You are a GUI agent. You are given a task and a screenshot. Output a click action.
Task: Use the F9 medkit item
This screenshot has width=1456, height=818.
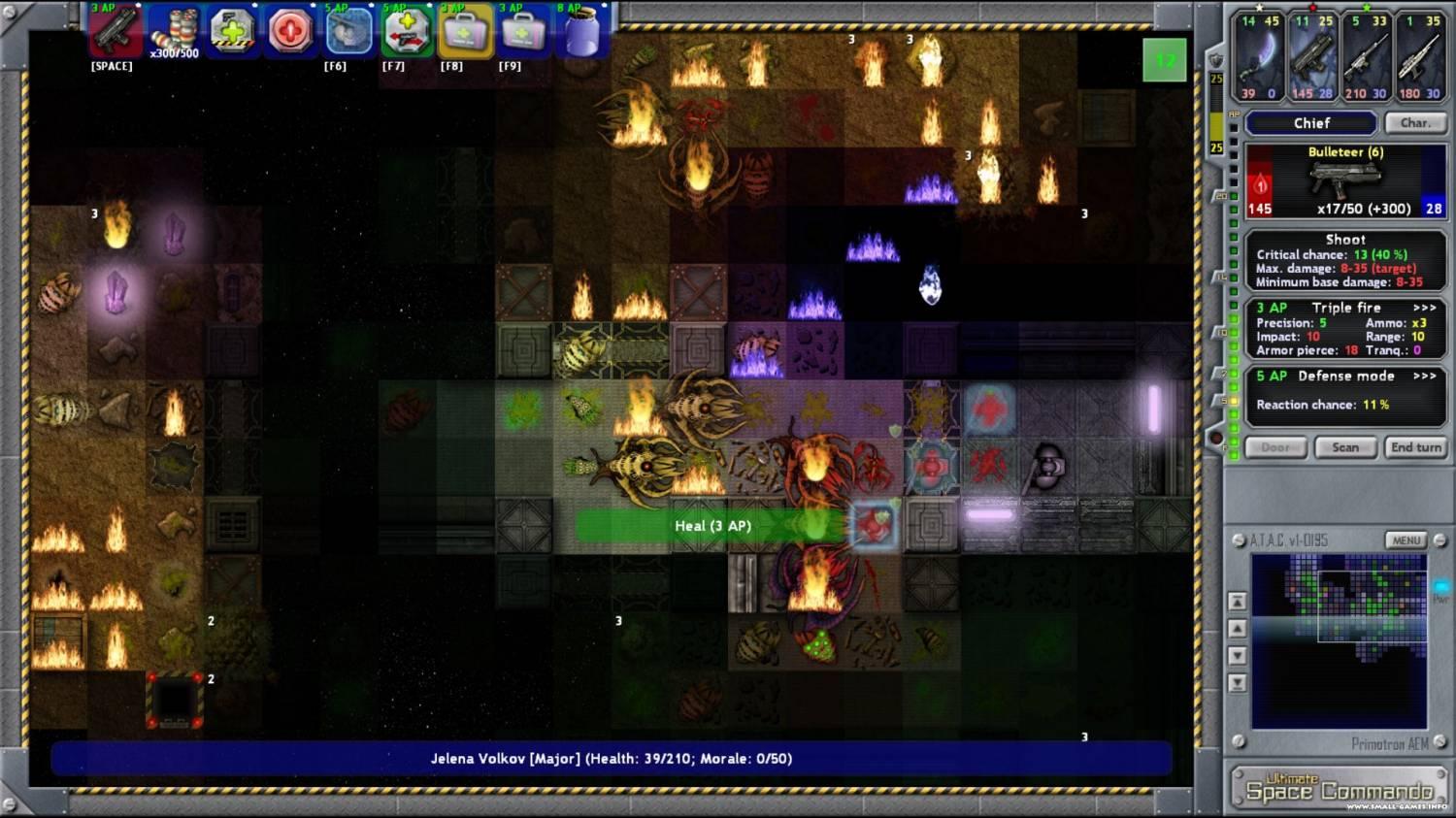pos(523,32)
